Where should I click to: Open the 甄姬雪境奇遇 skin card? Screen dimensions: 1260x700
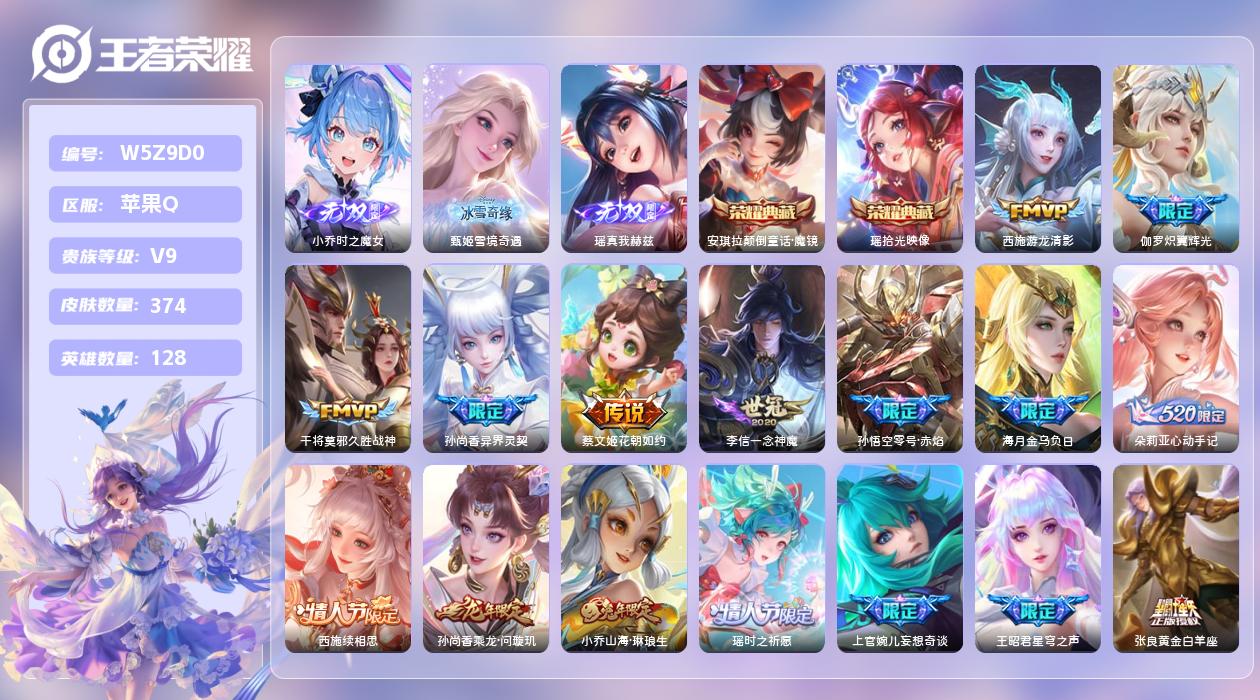pos(486,158)
